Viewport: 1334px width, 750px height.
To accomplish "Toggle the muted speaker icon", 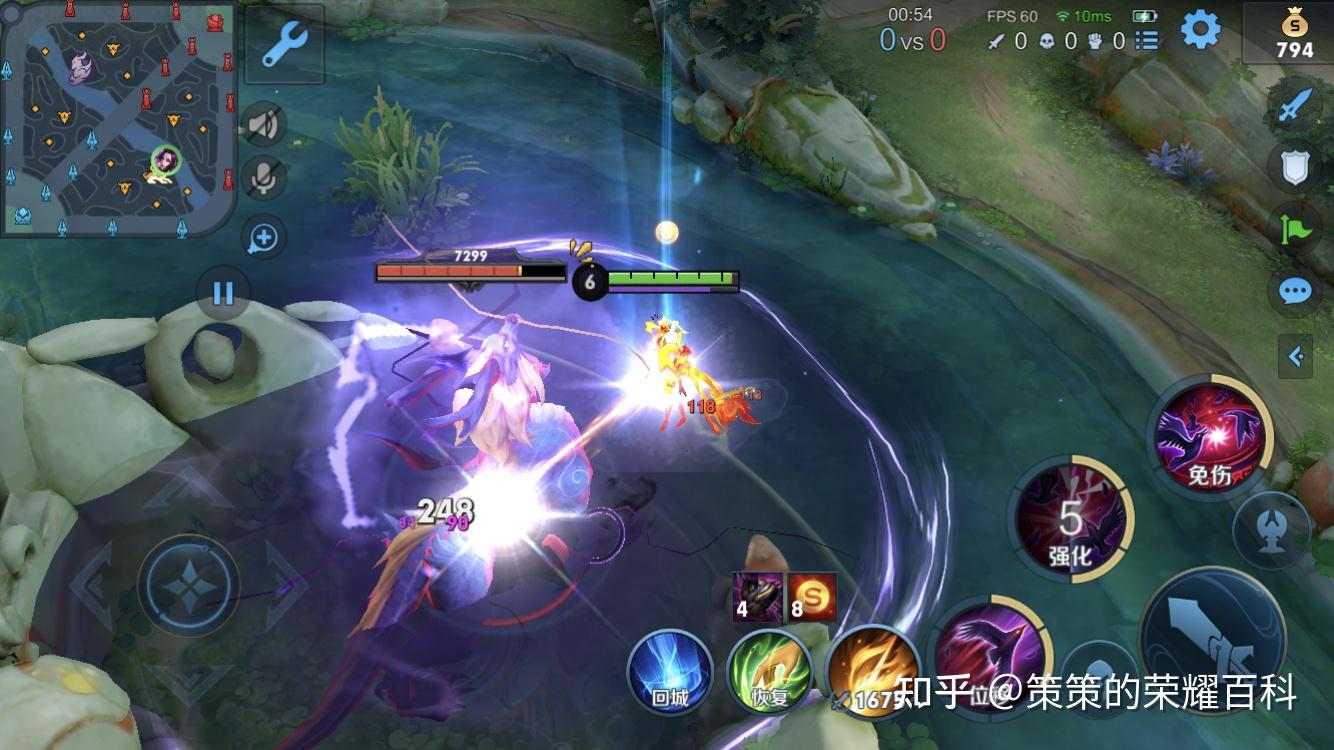I will pyautogui.click(x=263, y=124).
